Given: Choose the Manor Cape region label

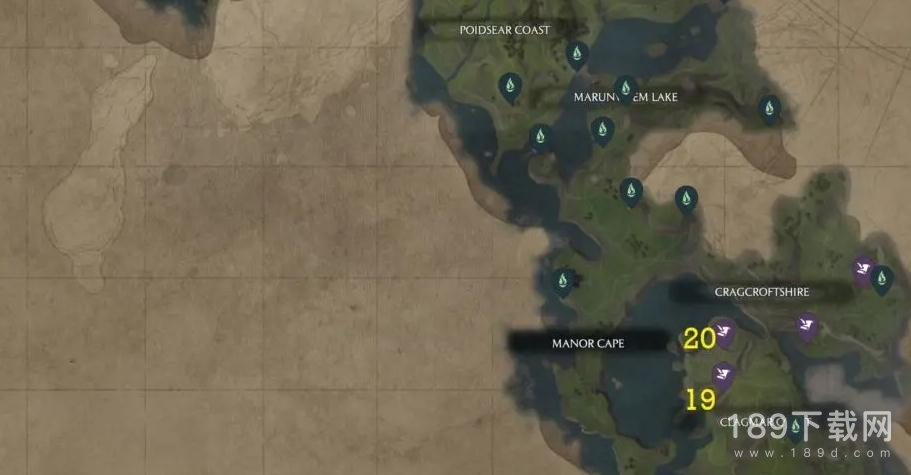Looking at the screenshot, I should [x=587, y=343].
